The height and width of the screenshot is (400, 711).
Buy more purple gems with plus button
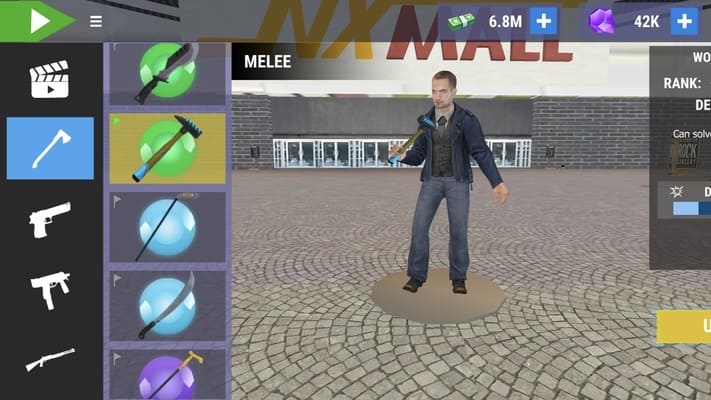(x=684, y=21)
